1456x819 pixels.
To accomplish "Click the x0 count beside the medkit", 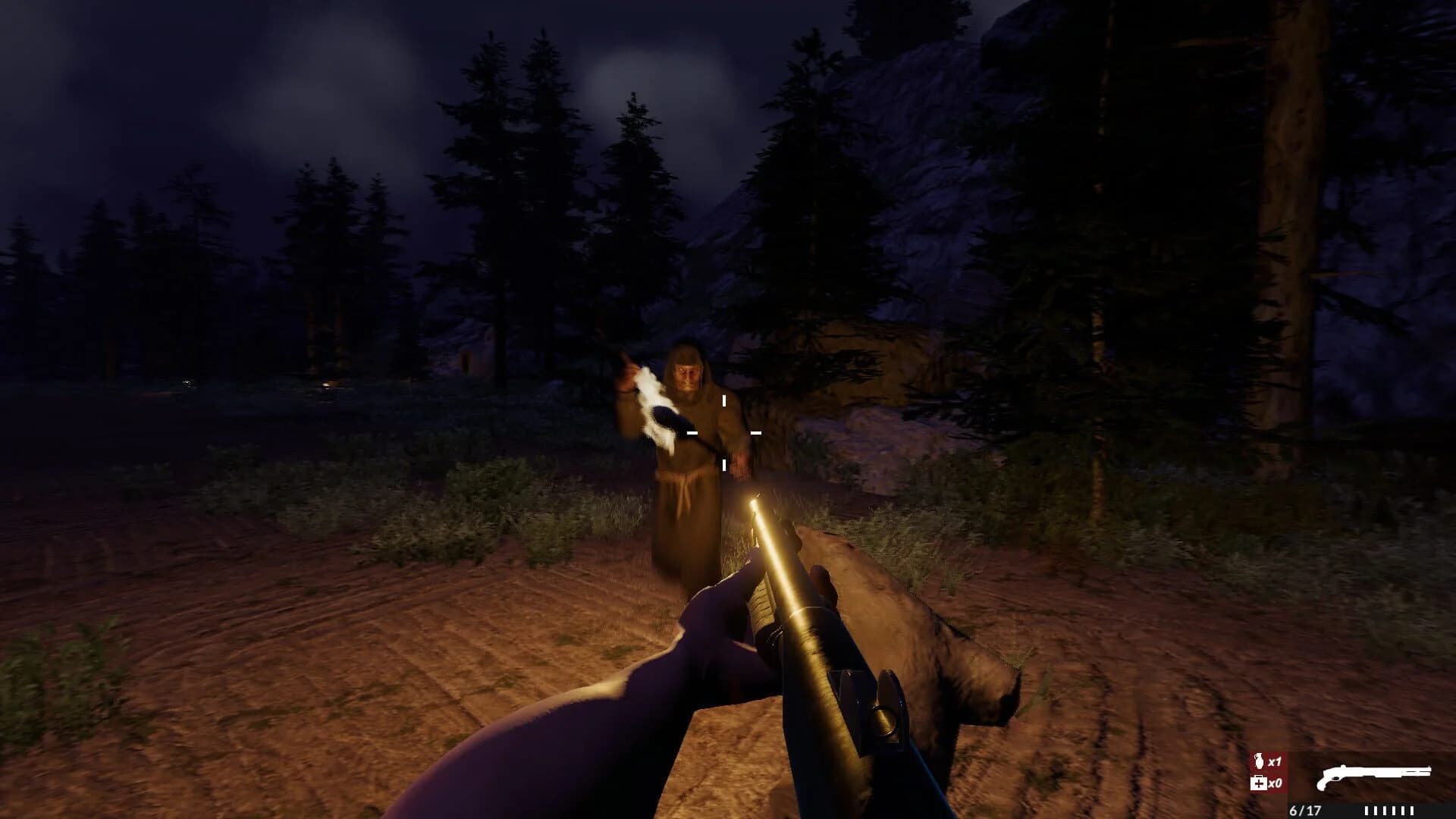I will click(1276, 783).
